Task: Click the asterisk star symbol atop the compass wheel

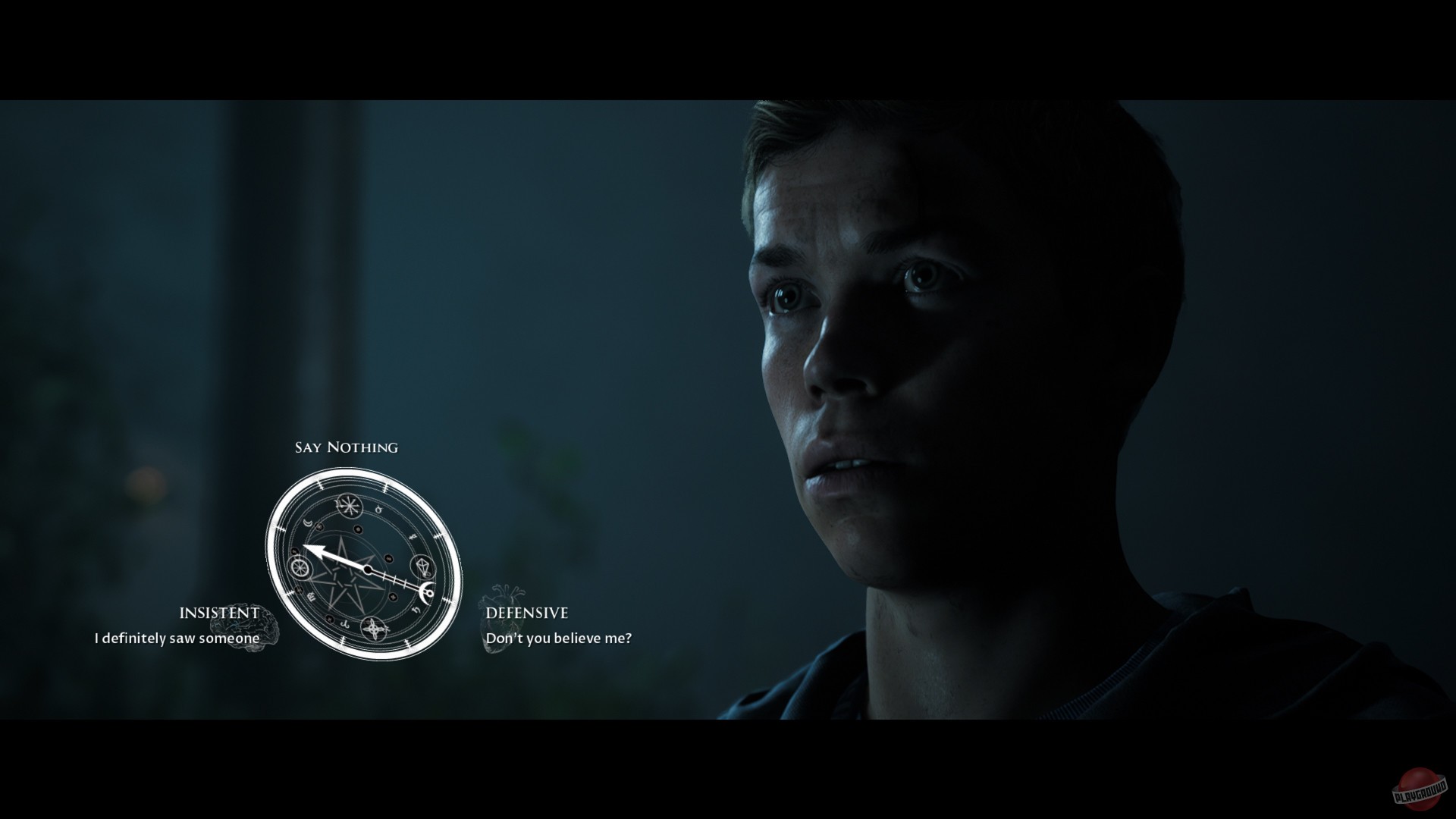Action: click(x=350, y=505)
